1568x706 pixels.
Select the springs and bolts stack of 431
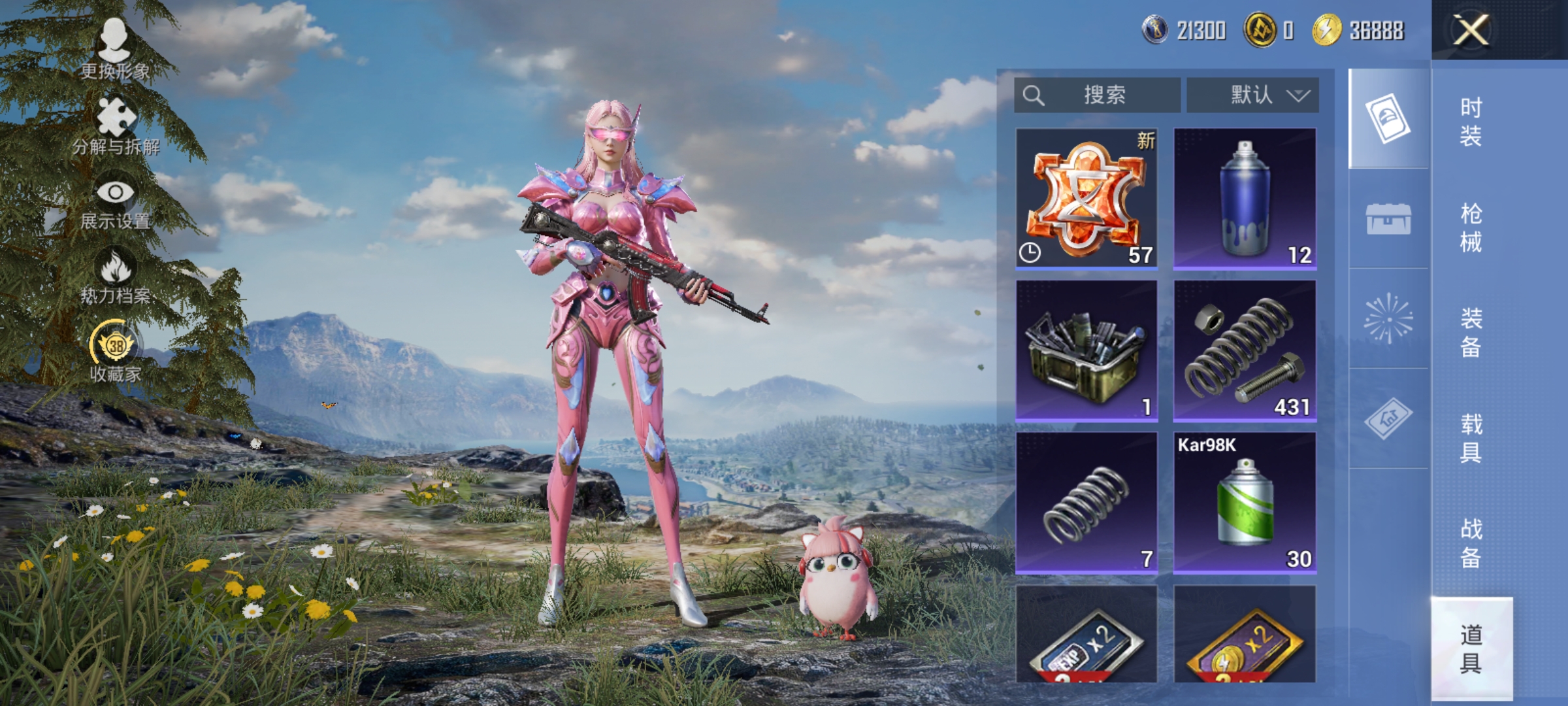coord(1245,351)
